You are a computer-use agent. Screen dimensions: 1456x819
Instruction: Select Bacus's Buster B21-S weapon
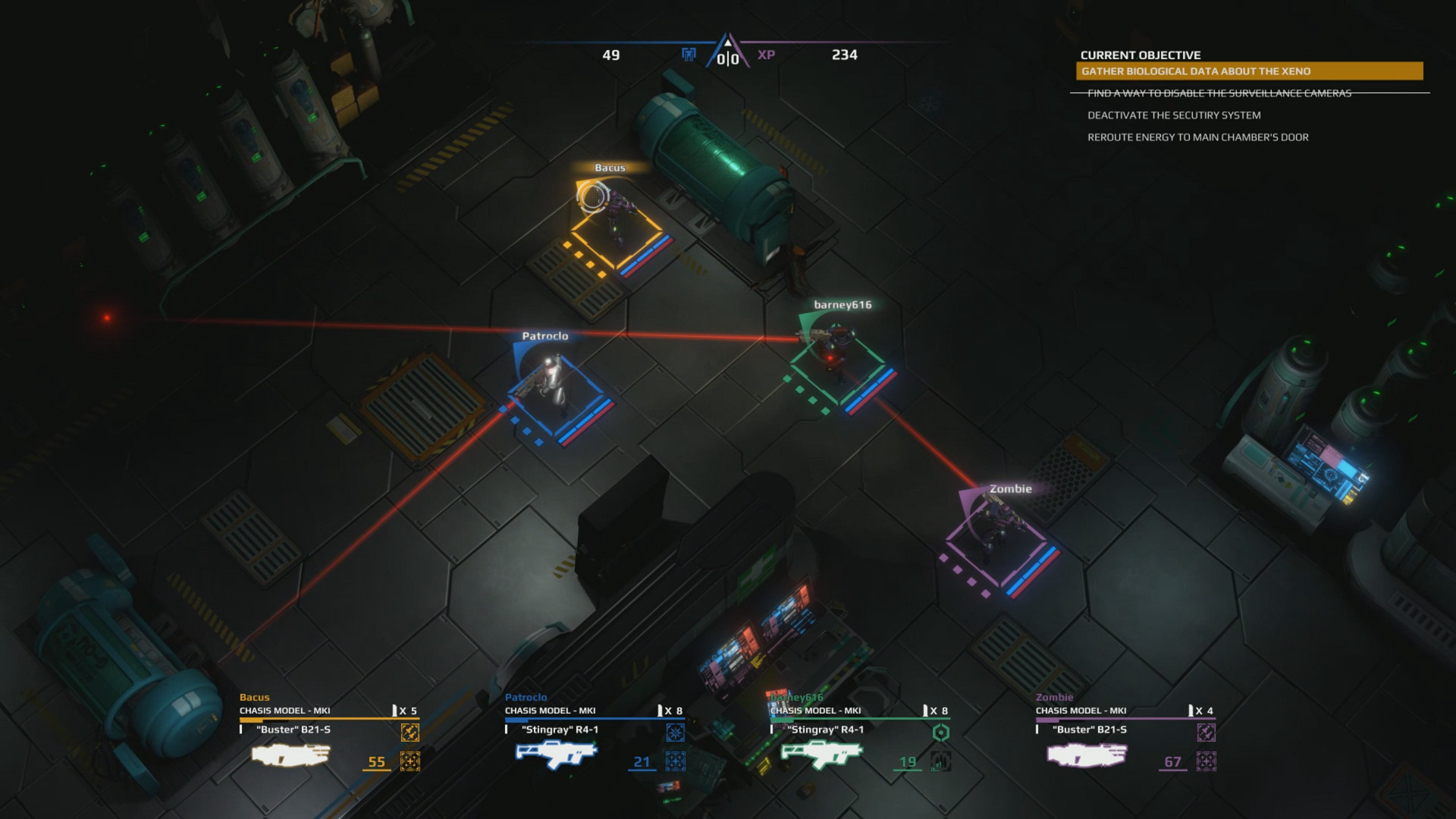pos(291,755)
